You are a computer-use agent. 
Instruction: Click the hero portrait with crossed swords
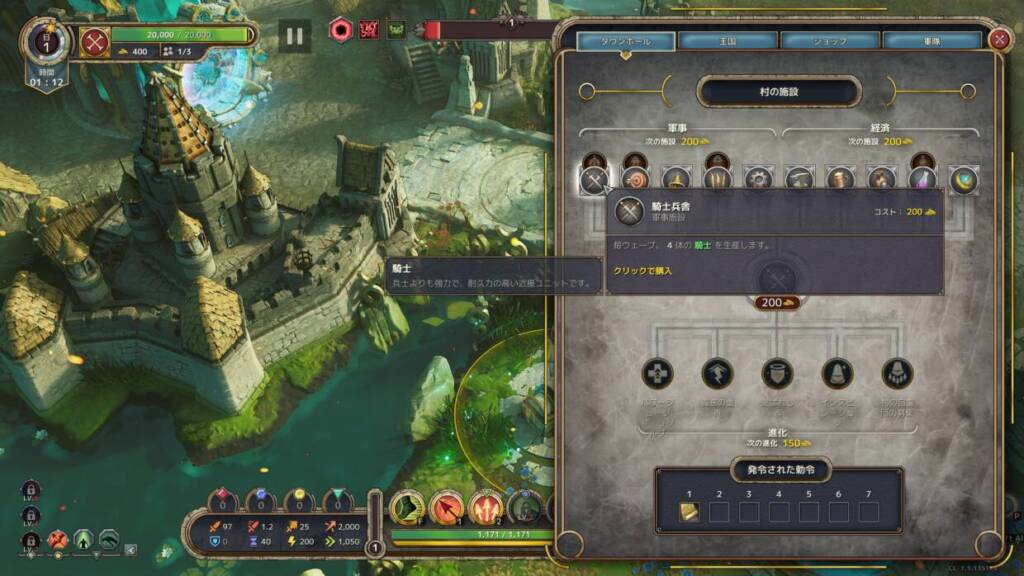95,43
